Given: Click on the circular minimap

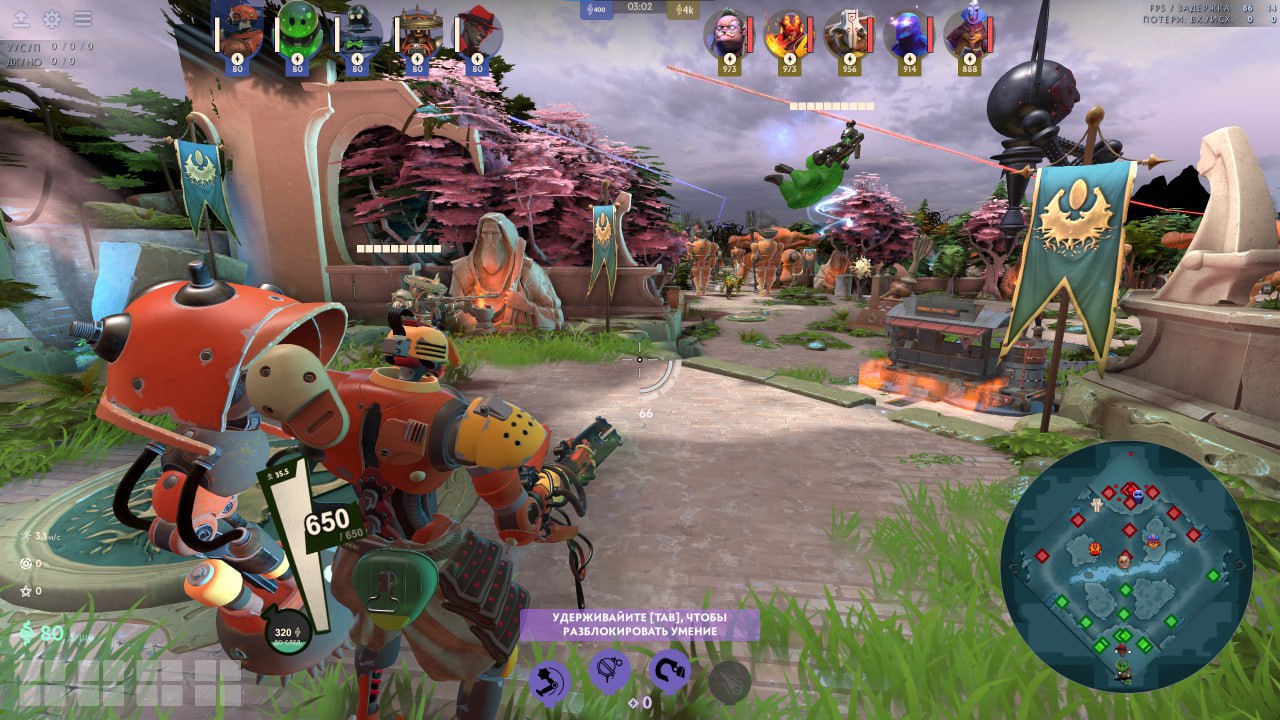Looking at the screenshot, I should (x=1126, y=566).
